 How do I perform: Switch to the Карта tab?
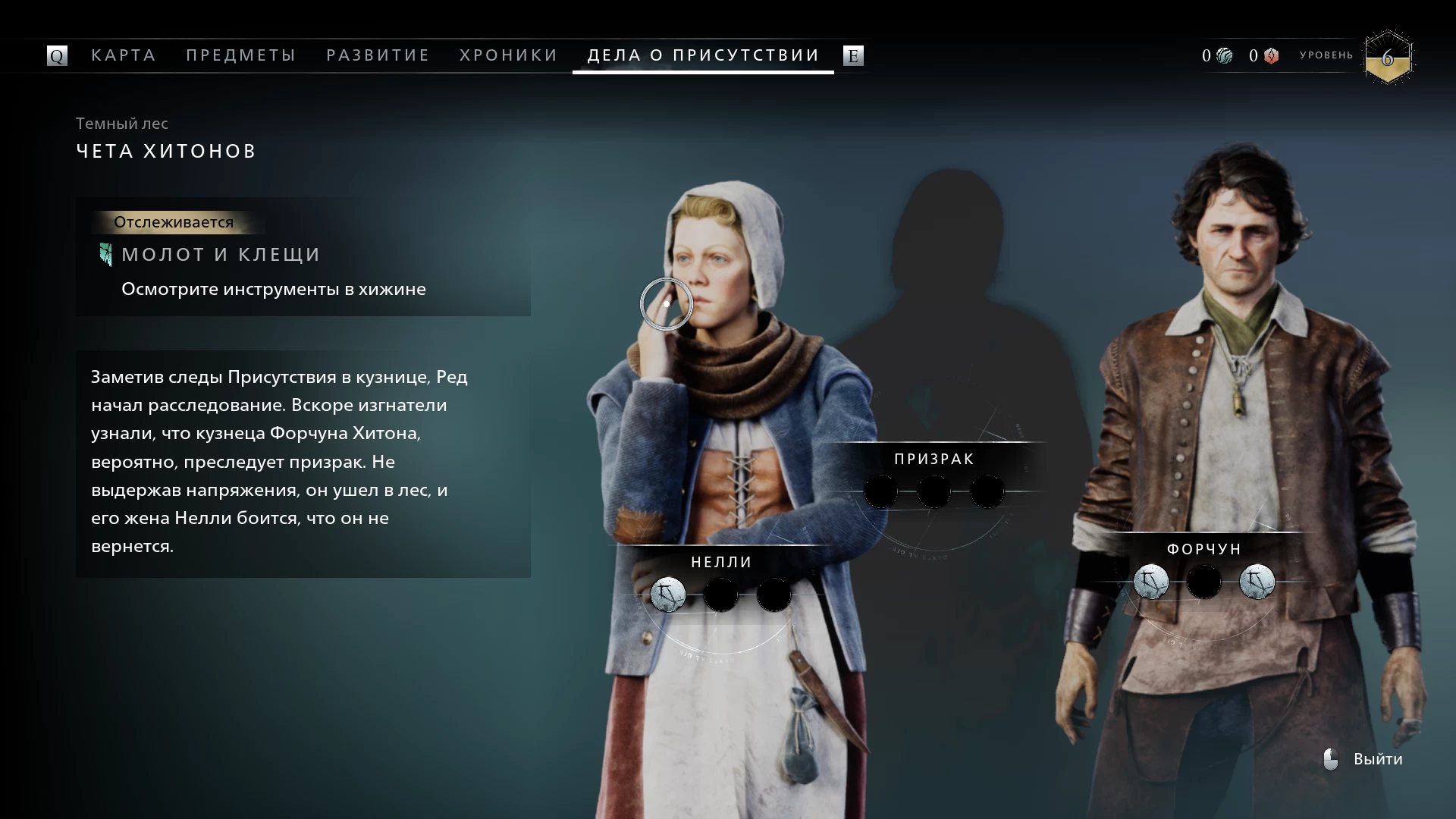tap(124, 55)
